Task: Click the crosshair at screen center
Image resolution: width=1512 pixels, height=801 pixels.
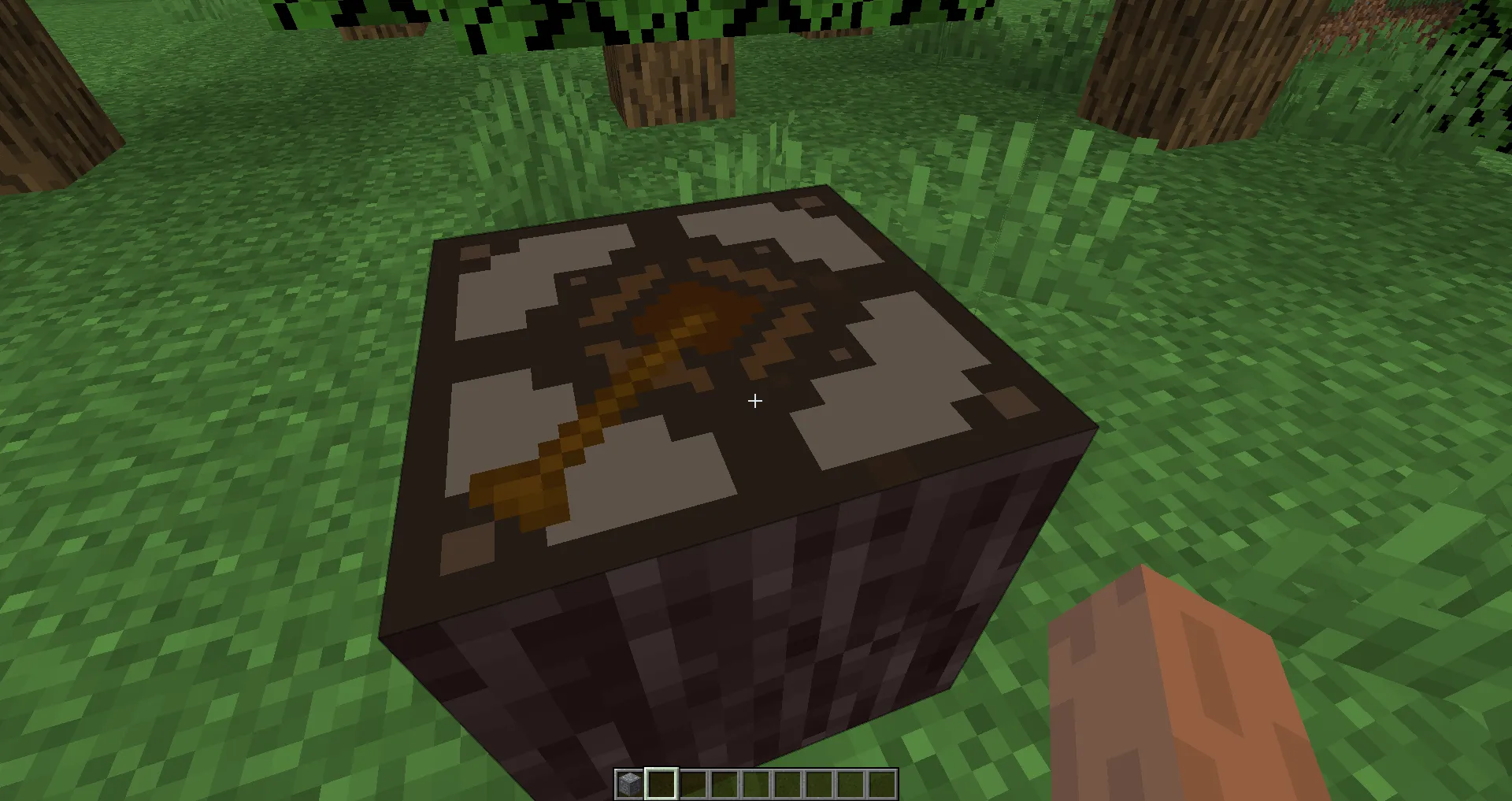Action: [754, 402]
